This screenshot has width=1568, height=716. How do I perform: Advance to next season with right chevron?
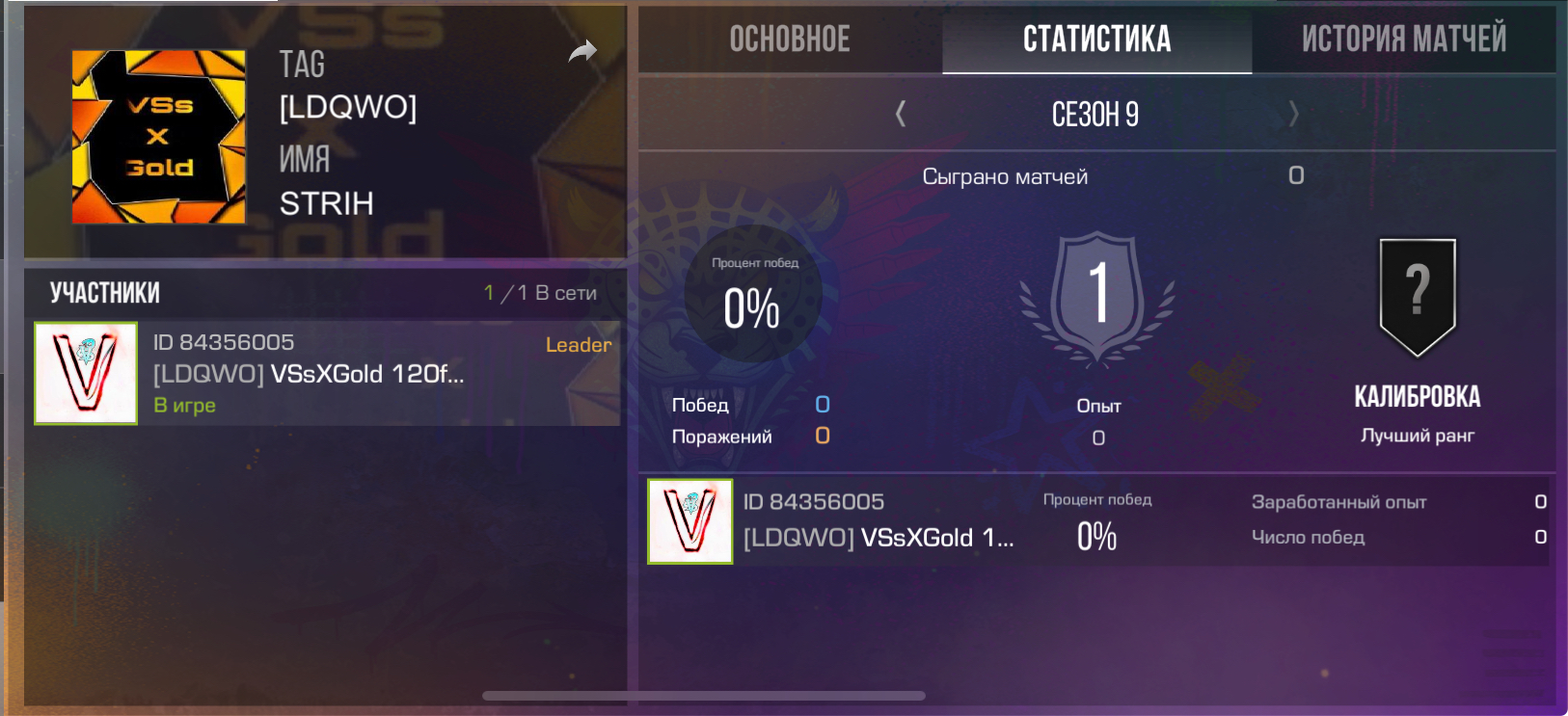pos(1294,114)
